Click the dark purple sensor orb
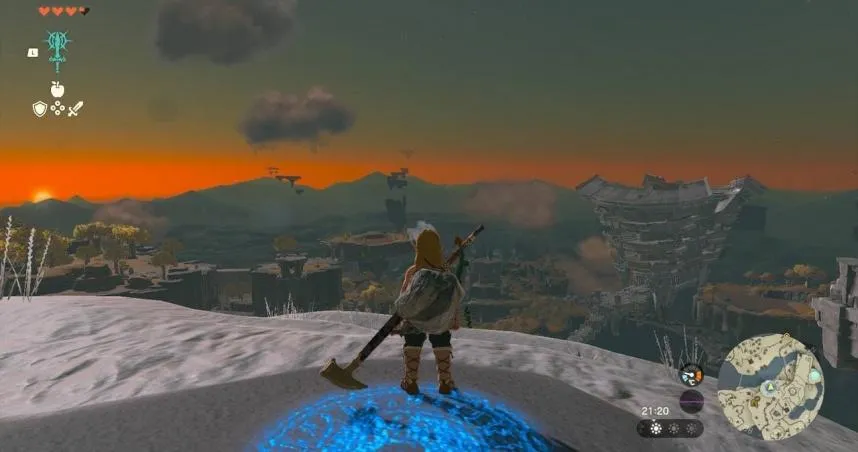 (x=691, y=401)
